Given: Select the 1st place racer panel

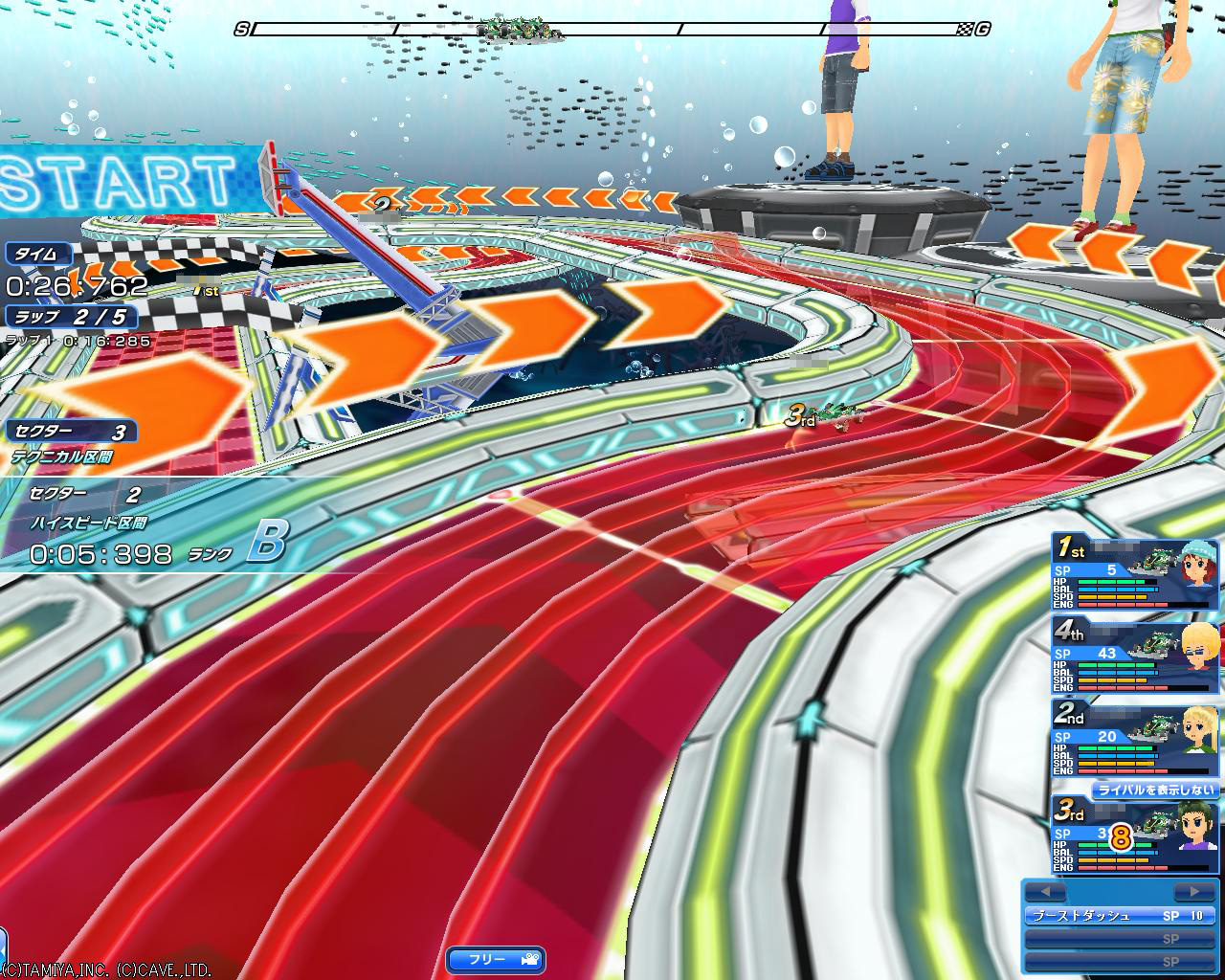Looking at the screenshot, I should (x=1136, y=571).
